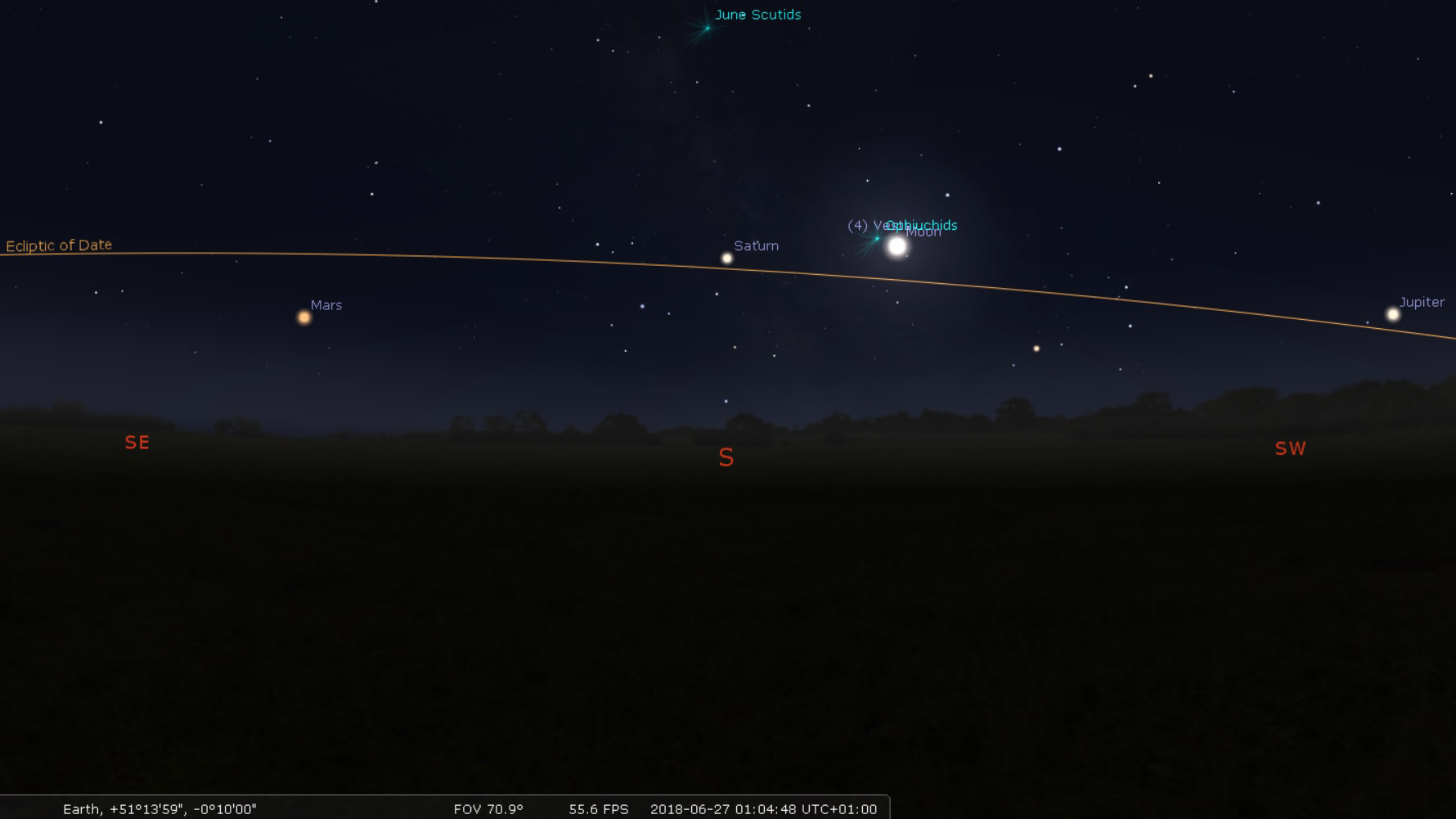Select the Moon in the sky

coord(897,245)
